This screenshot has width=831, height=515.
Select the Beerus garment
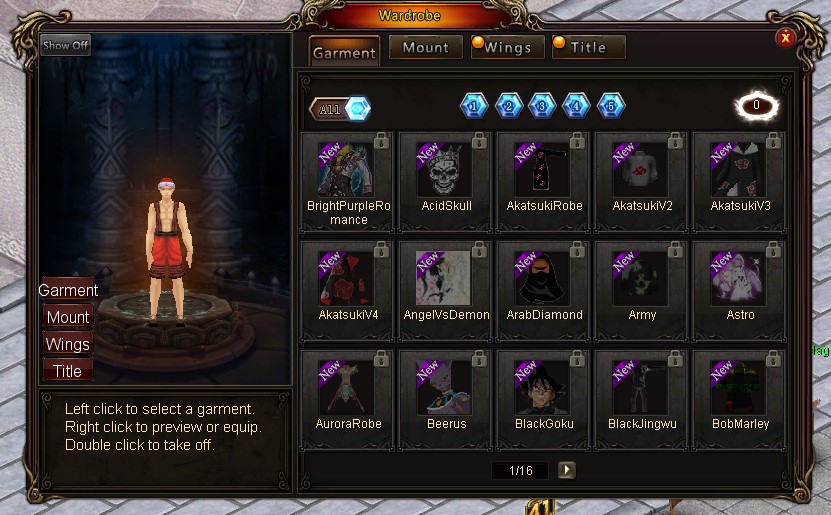point(446,387)
